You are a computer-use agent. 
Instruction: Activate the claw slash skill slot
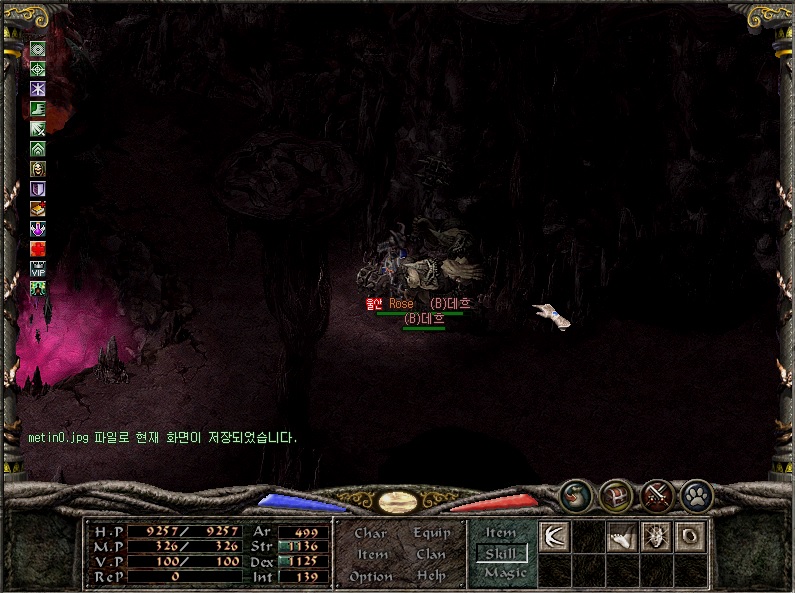pos(554,536)
